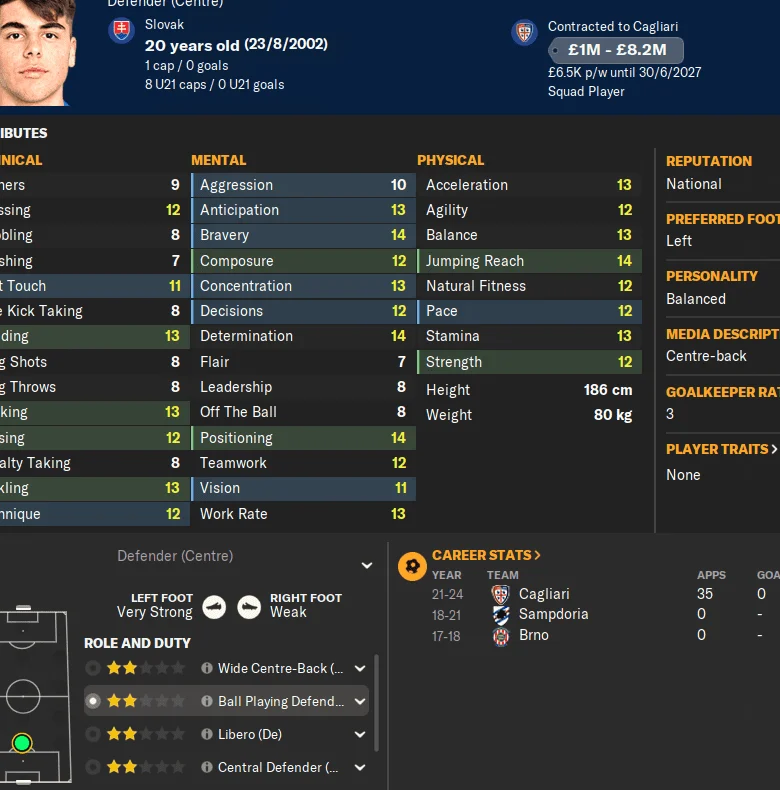Click the contract value £1M - £8.2M badge
This screenshot has width=780, height=790.
tap(615, 50)
